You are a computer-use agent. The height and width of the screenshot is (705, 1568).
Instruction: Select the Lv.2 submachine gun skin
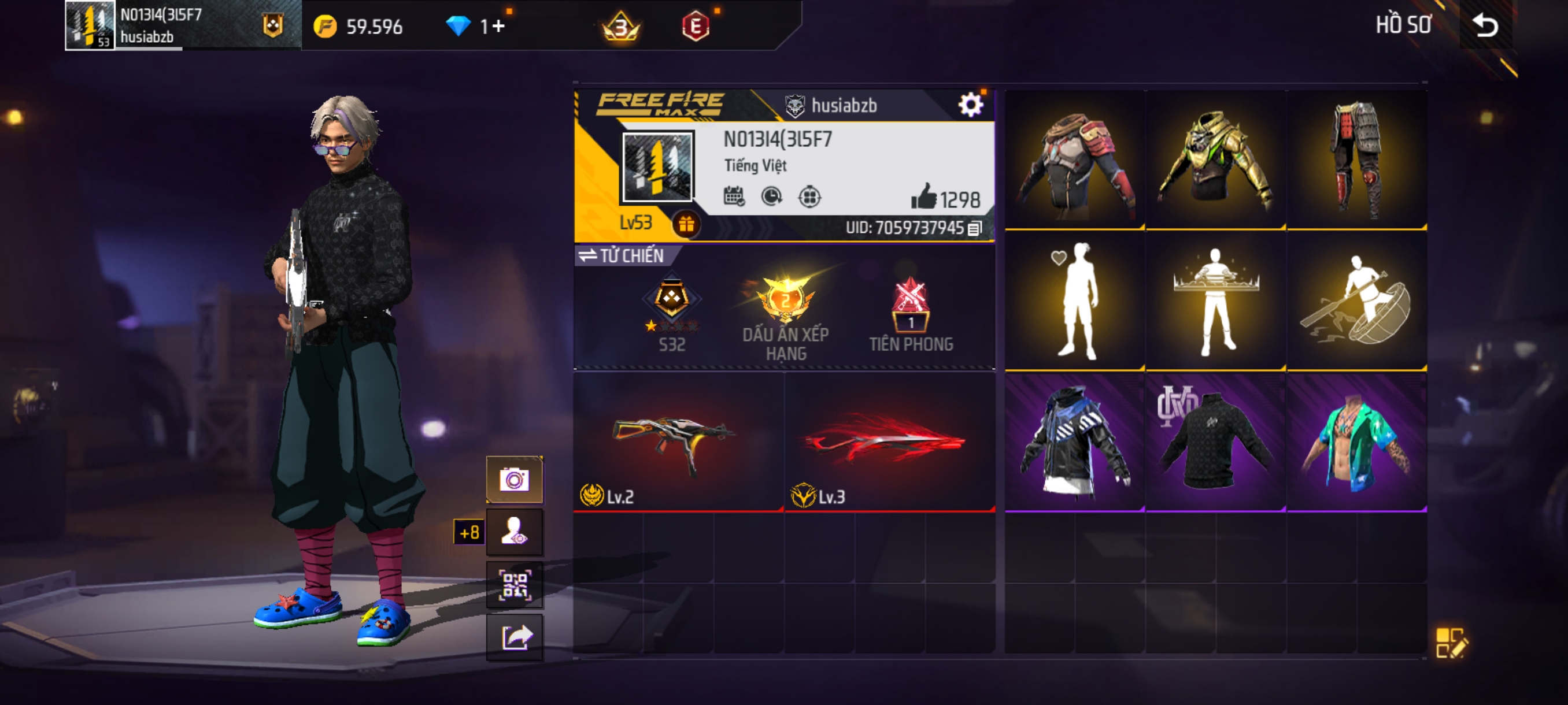pos(678,442)
